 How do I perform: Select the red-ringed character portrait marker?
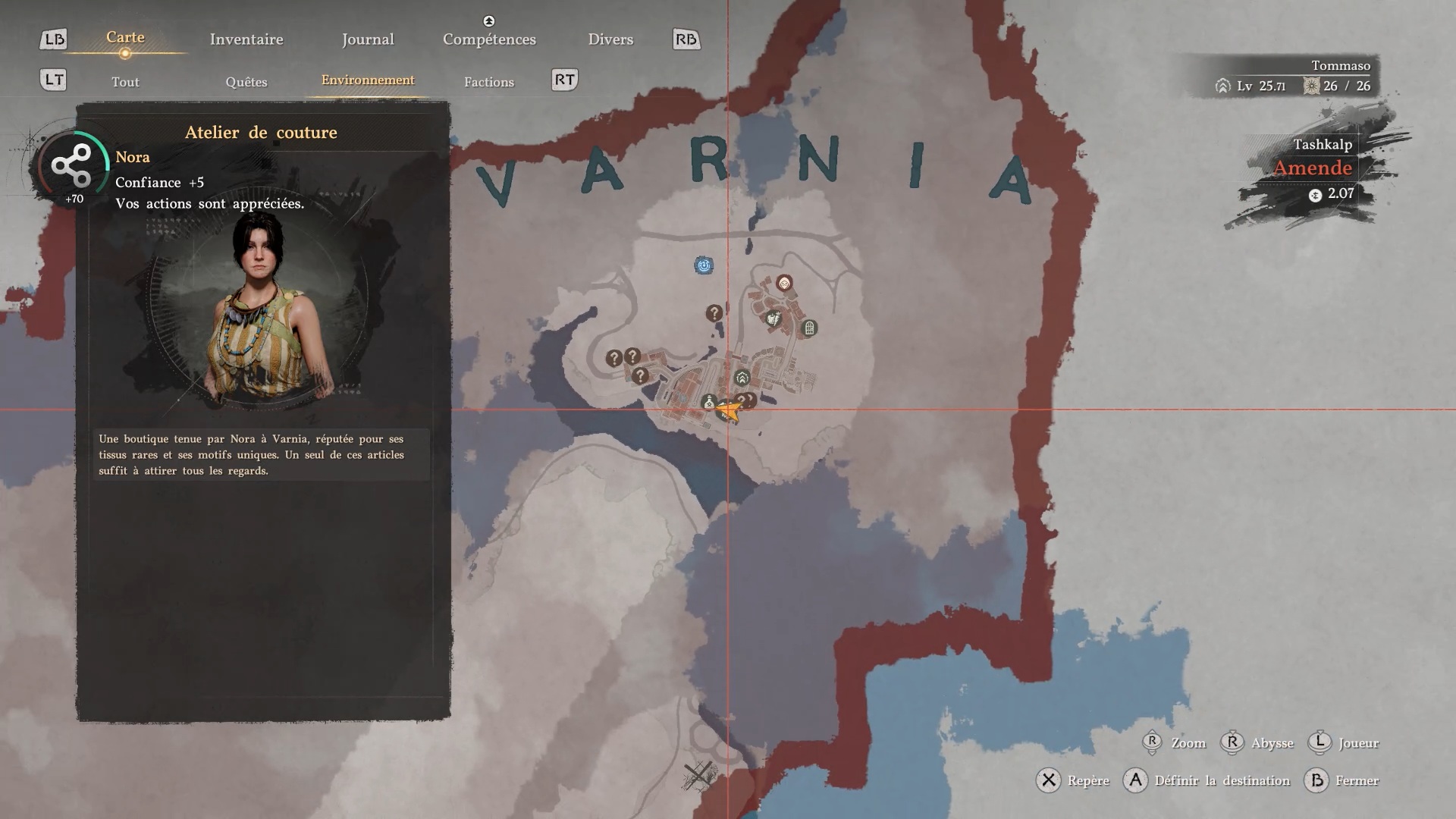click(784, 284)
